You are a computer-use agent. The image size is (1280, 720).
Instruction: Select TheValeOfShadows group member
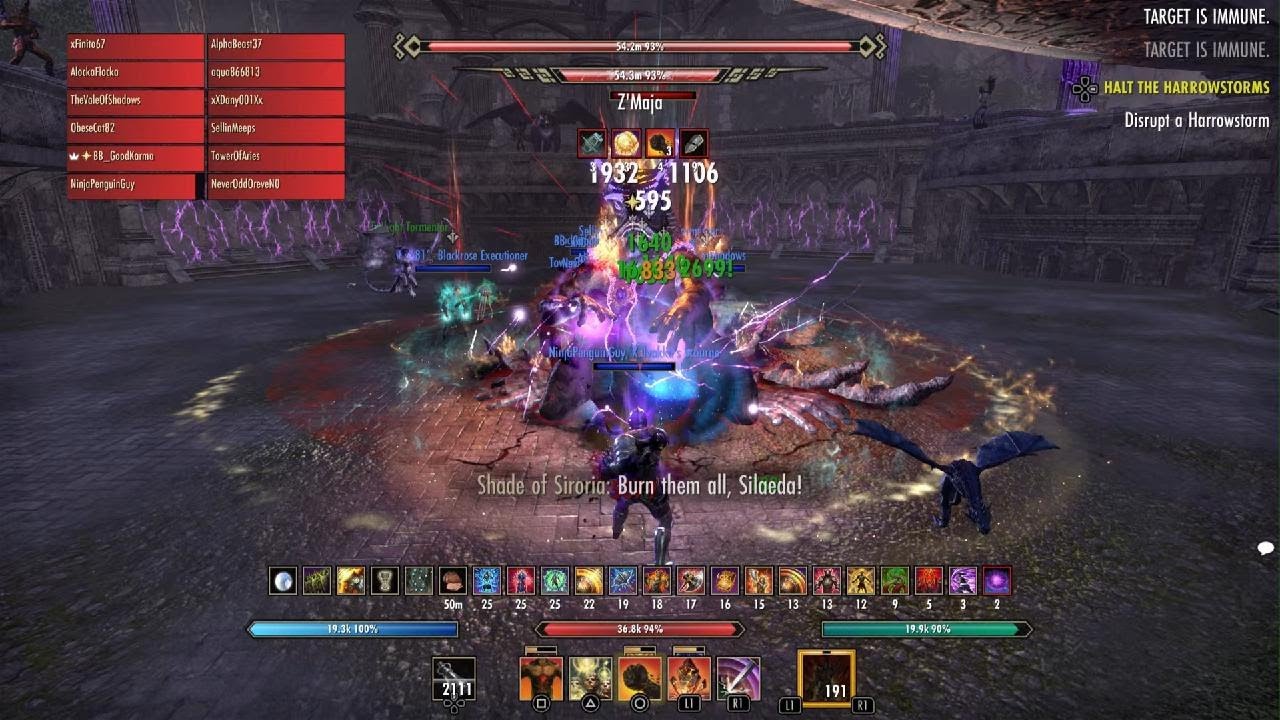[x=136, y=102]
